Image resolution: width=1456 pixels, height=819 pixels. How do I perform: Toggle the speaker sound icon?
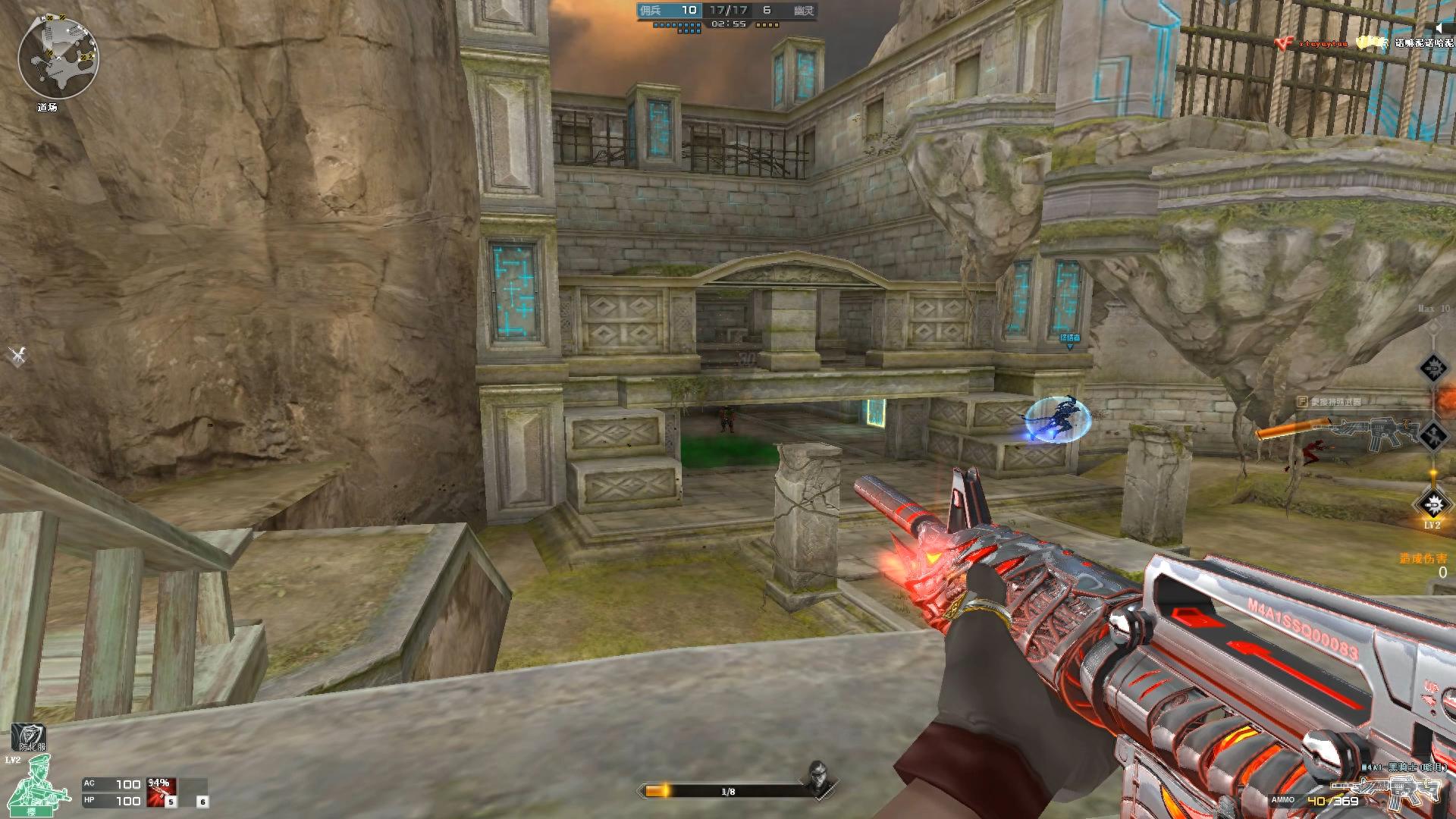tap(1439, 28)
